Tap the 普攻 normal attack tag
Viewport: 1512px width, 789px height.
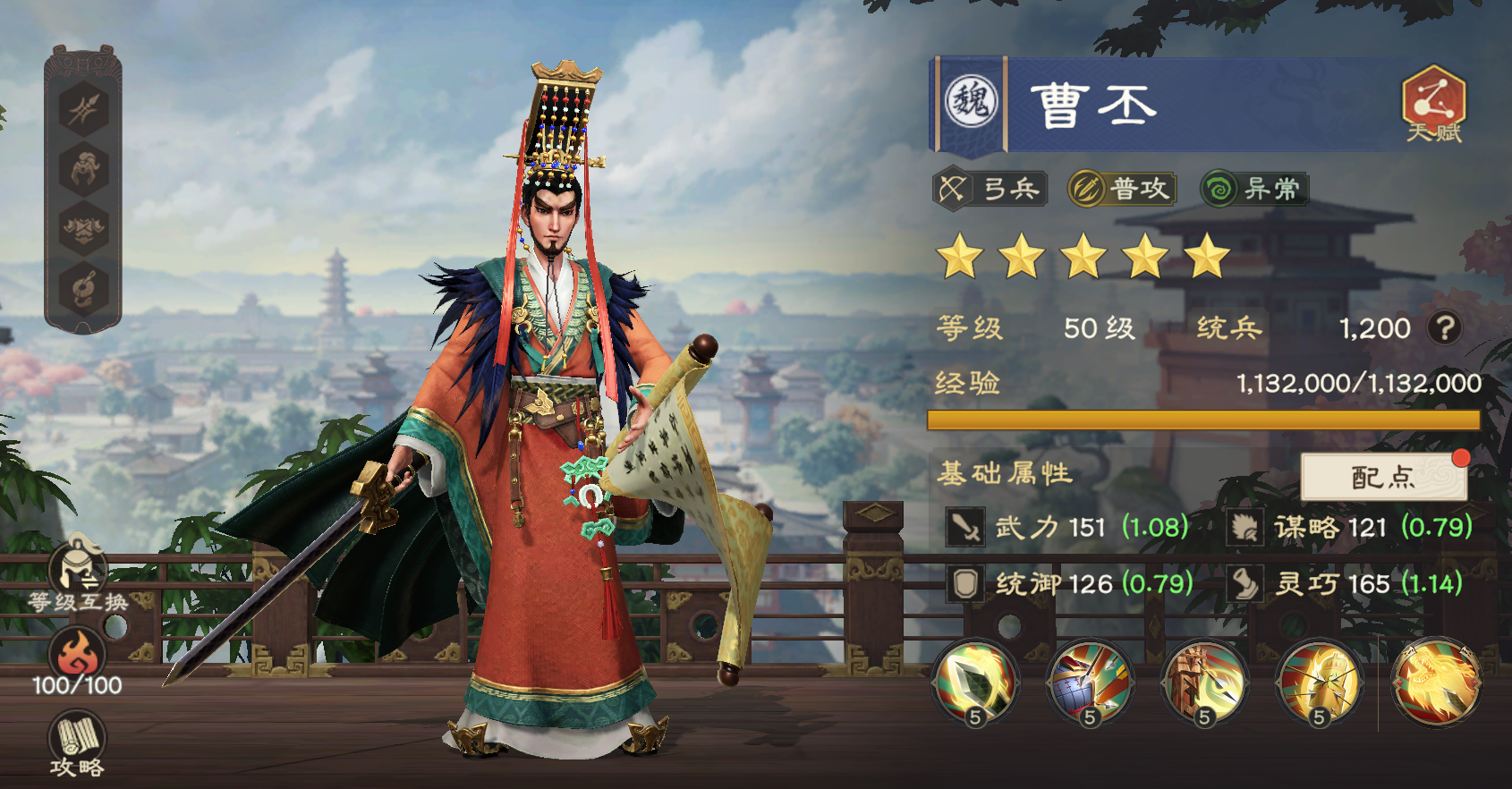click(1122, 189)
